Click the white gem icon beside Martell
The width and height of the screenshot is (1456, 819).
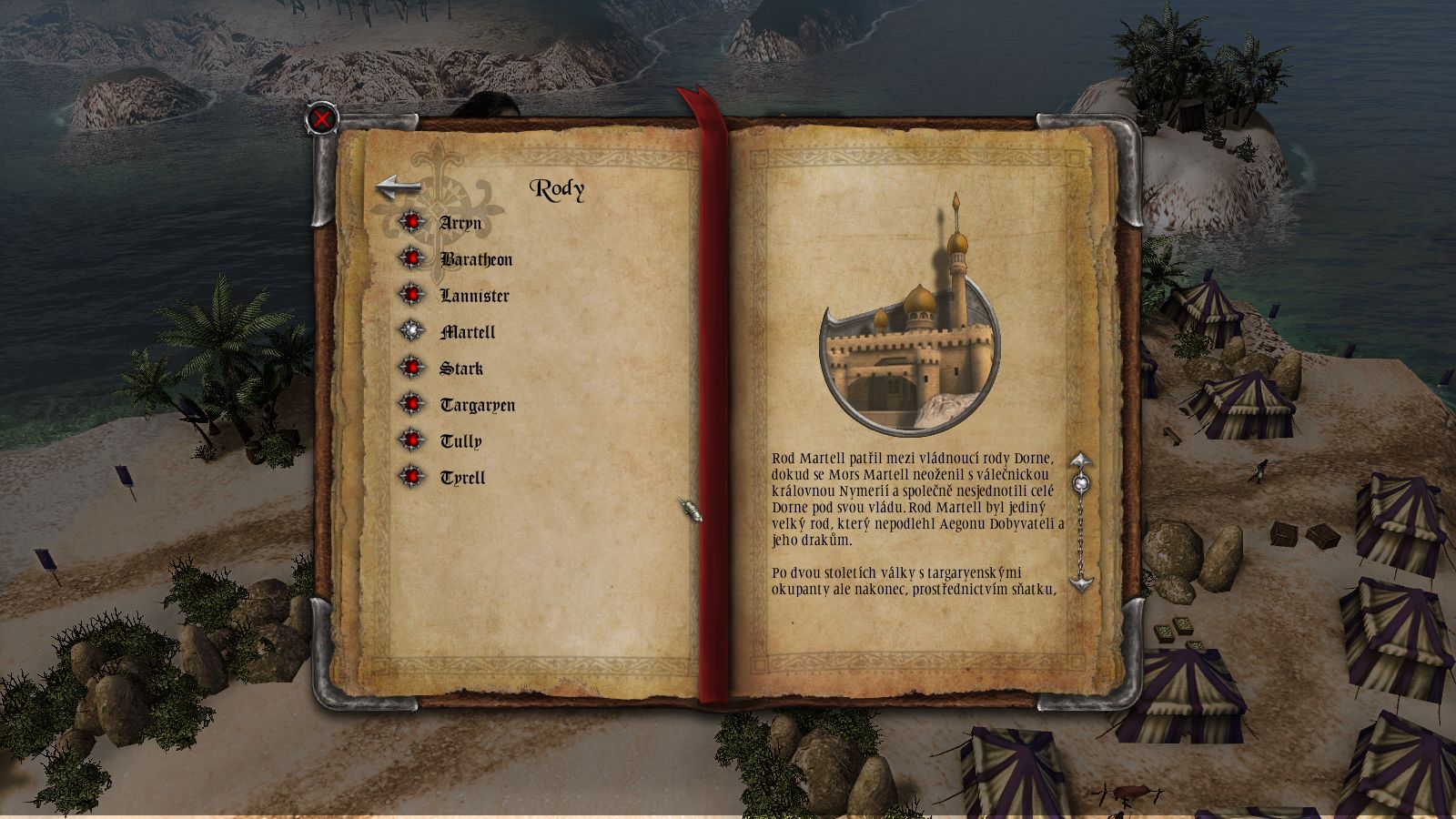pyautogui.click(x=414, y=331)
